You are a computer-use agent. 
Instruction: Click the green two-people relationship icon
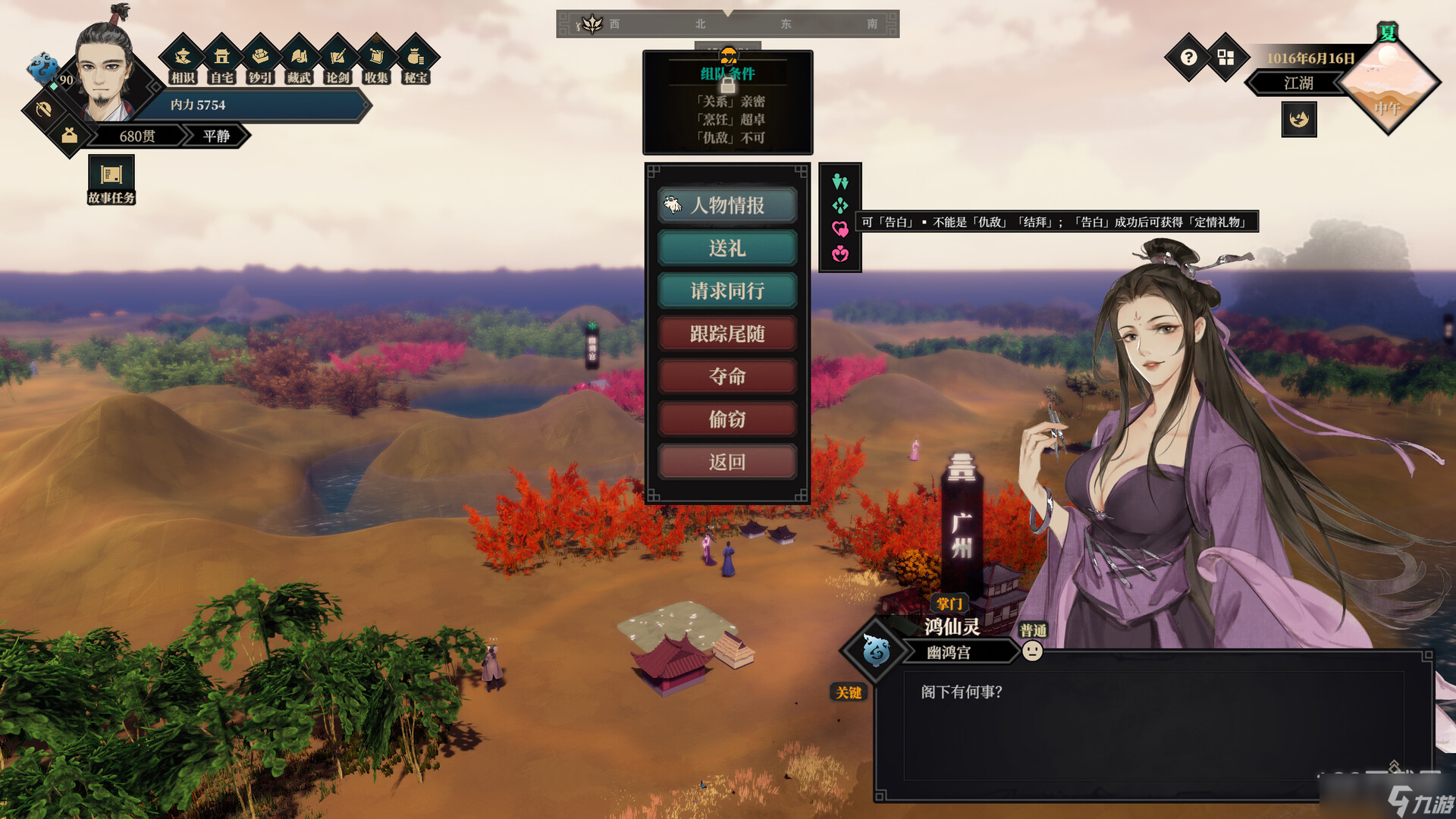(x=839, y=181)
